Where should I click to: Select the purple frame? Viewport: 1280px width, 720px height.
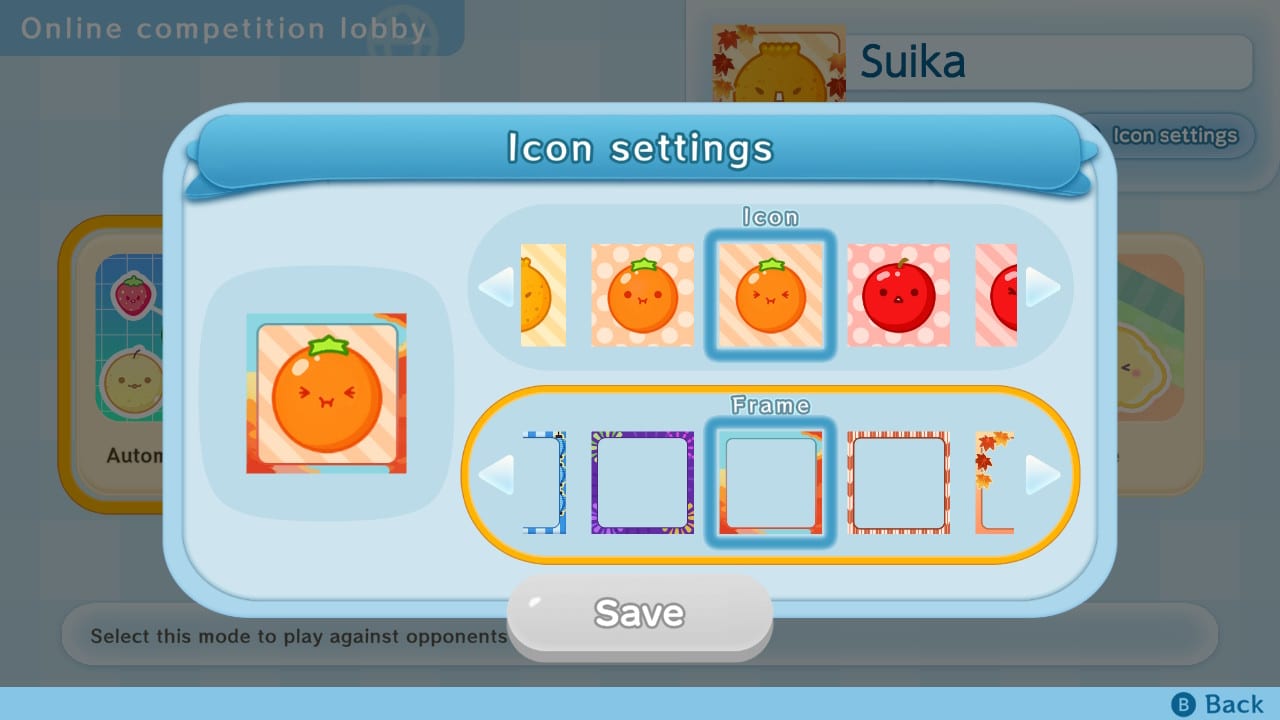[641, 483]
